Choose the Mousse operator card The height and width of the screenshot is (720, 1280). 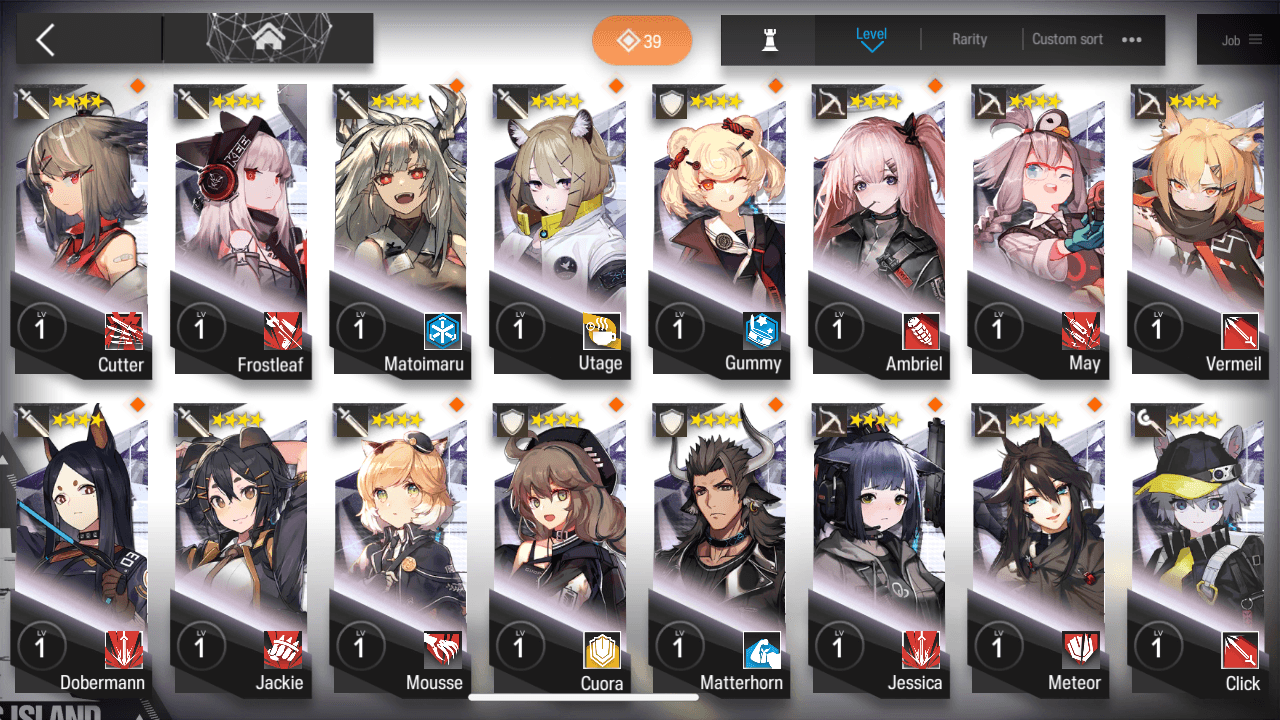click(x=400, y=550)
